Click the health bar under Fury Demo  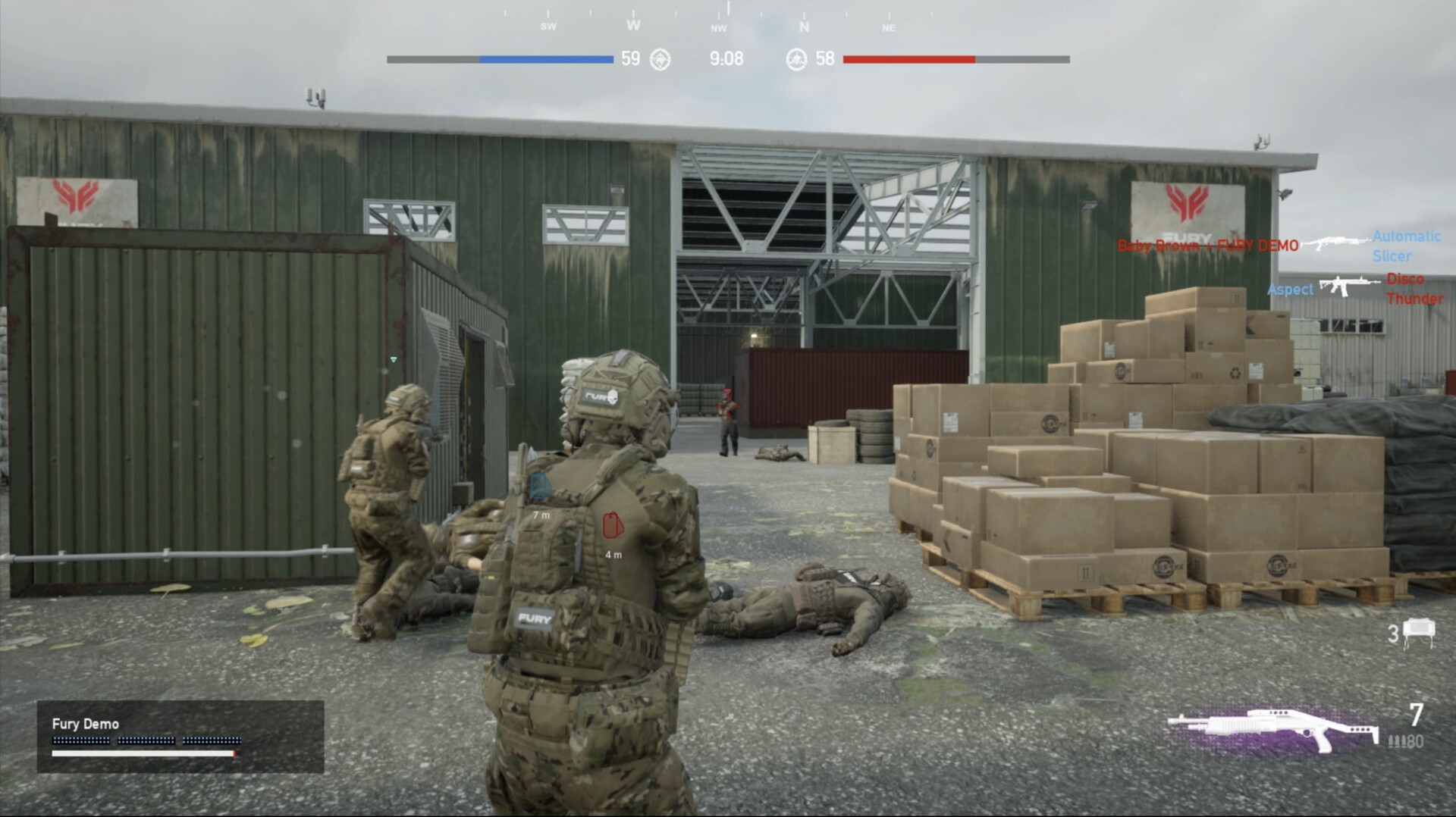click(x=143, y=753)
